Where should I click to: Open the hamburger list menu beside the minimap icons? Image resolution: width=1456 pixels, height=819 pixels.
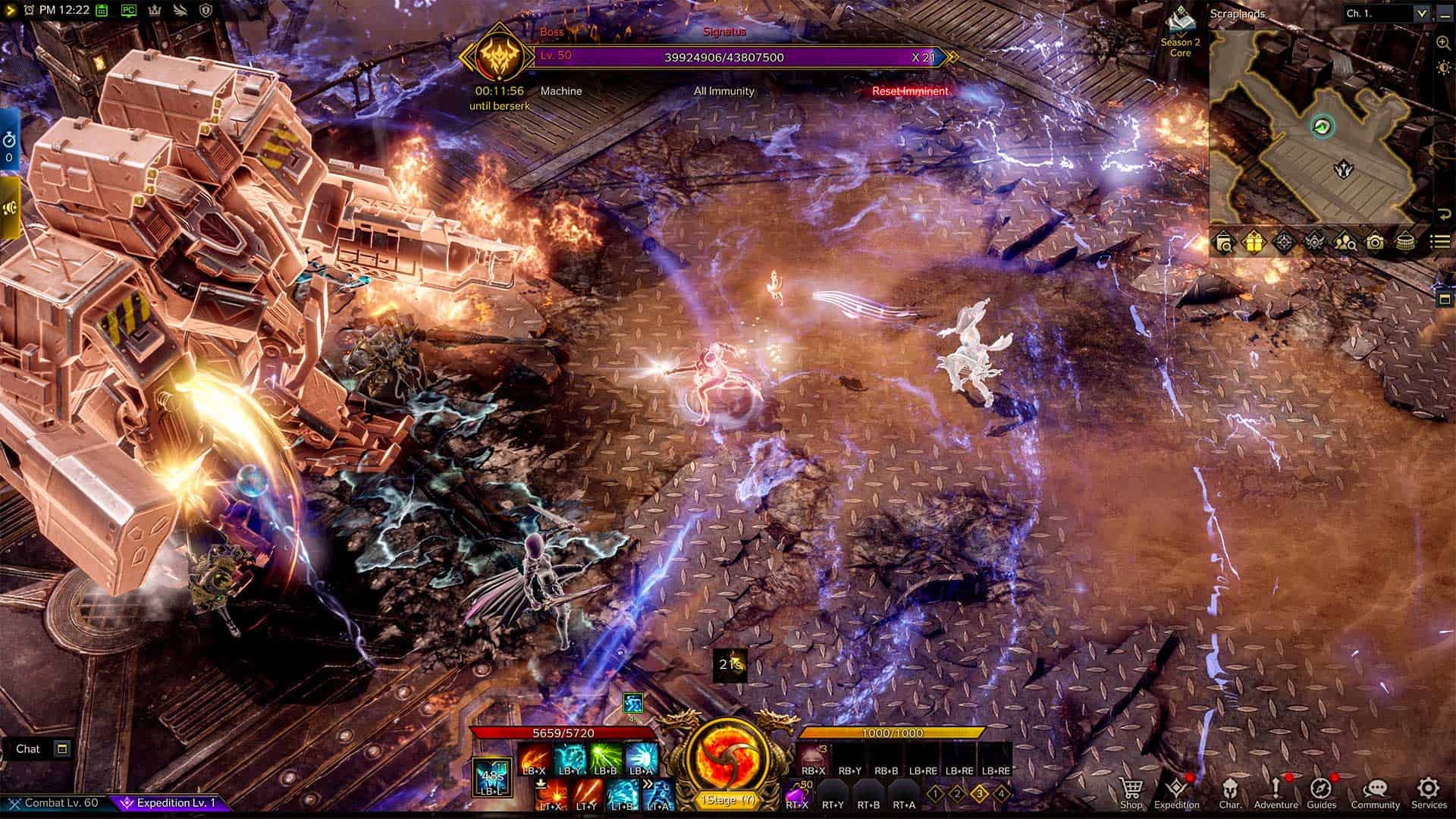(1442, 241)
